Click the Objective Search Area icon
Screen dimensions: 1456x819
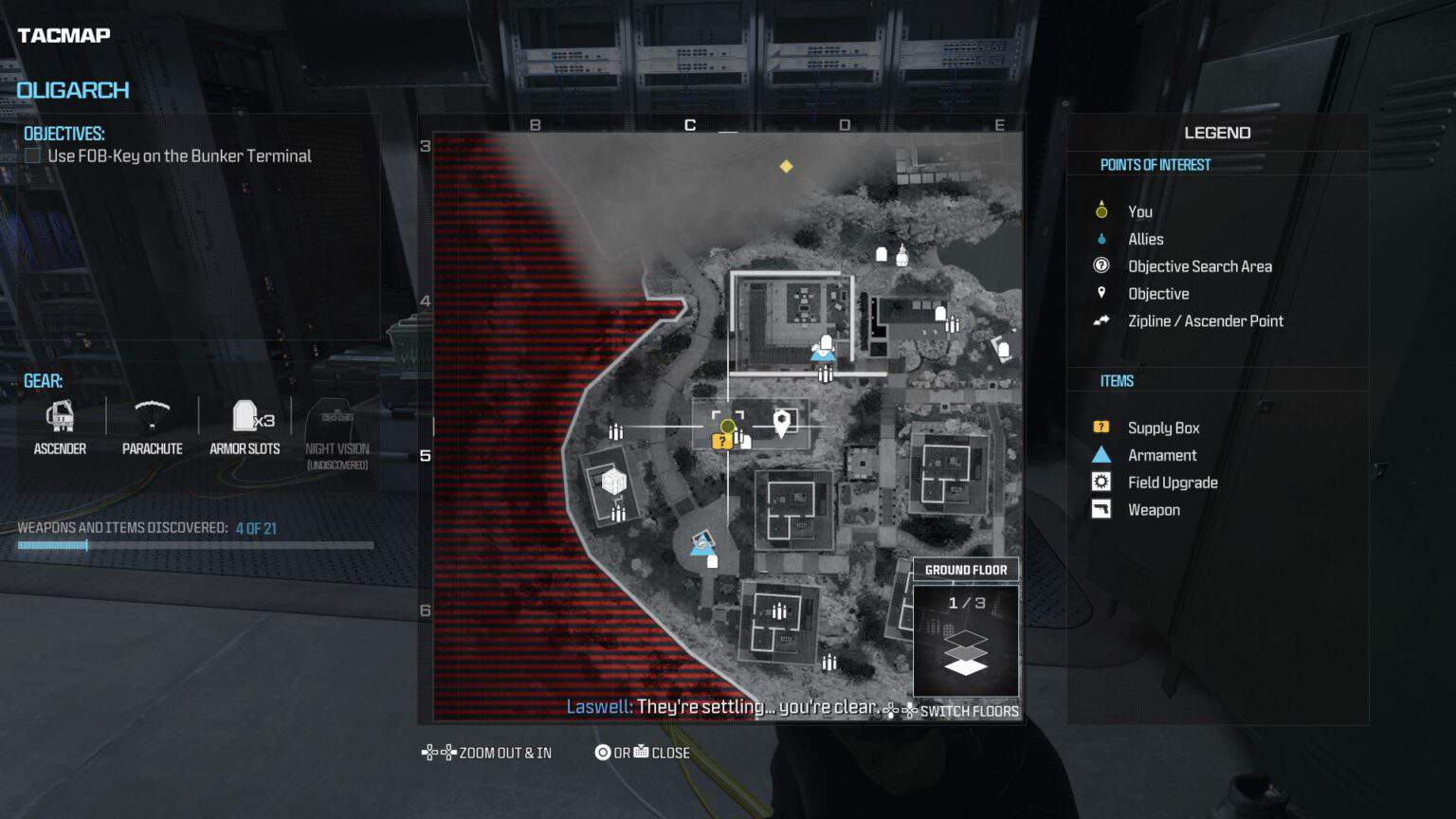point(1101,266)
